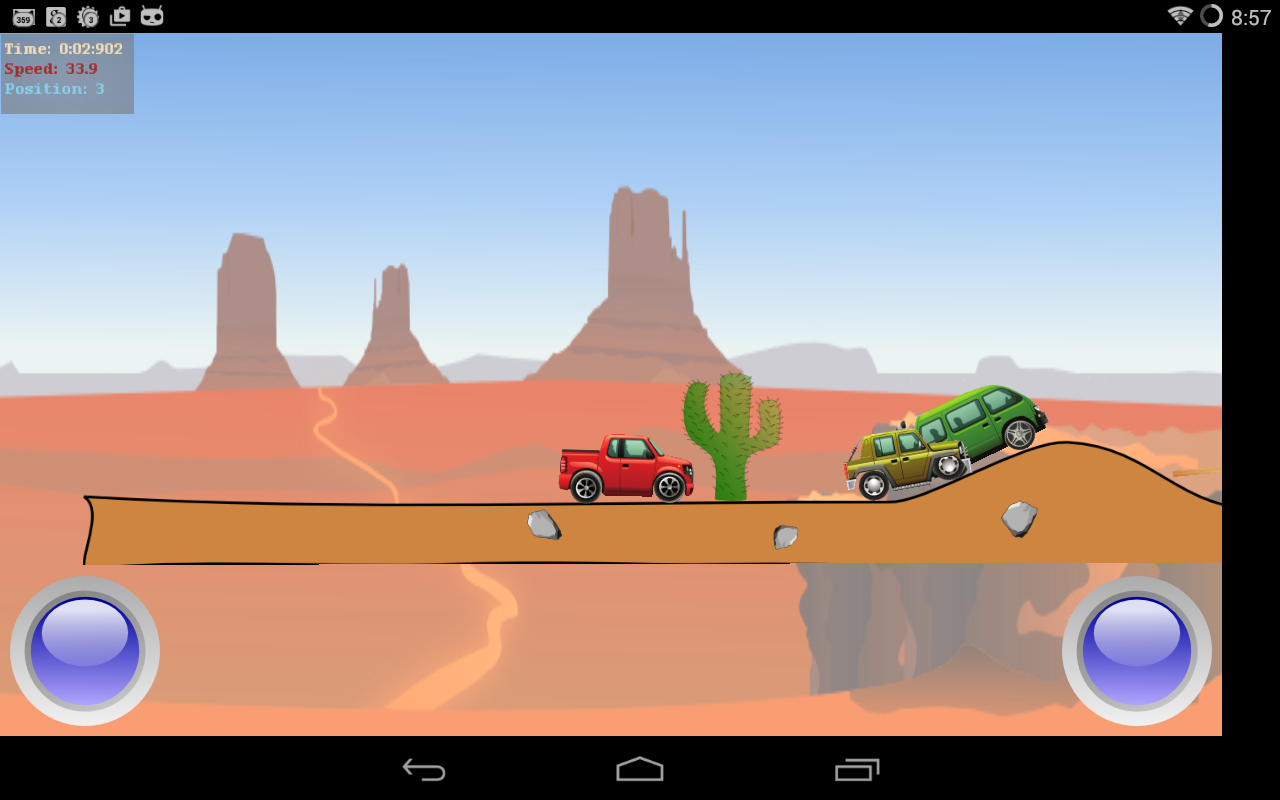Tap the notification icon showing 359
Viewport: 1280px width, 800px height.
click(x=23, y=16)
